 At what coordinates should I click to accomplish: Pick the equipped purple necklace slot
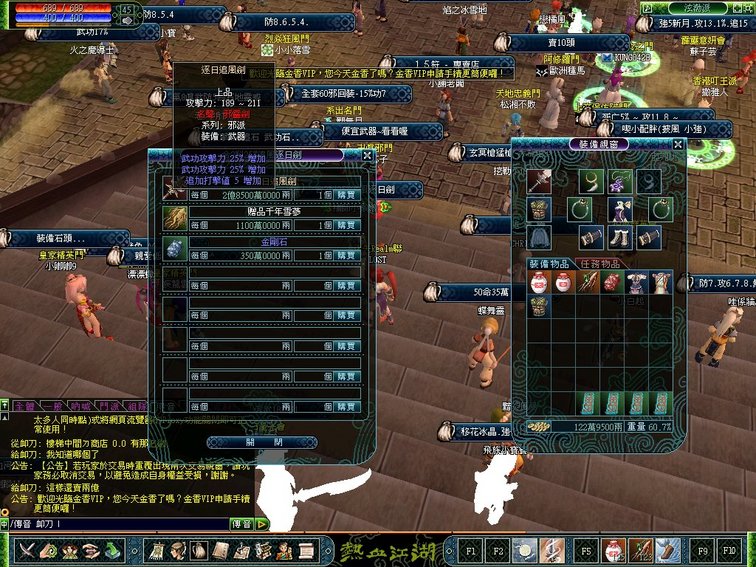pyautogui.click(x=621, y=182)
